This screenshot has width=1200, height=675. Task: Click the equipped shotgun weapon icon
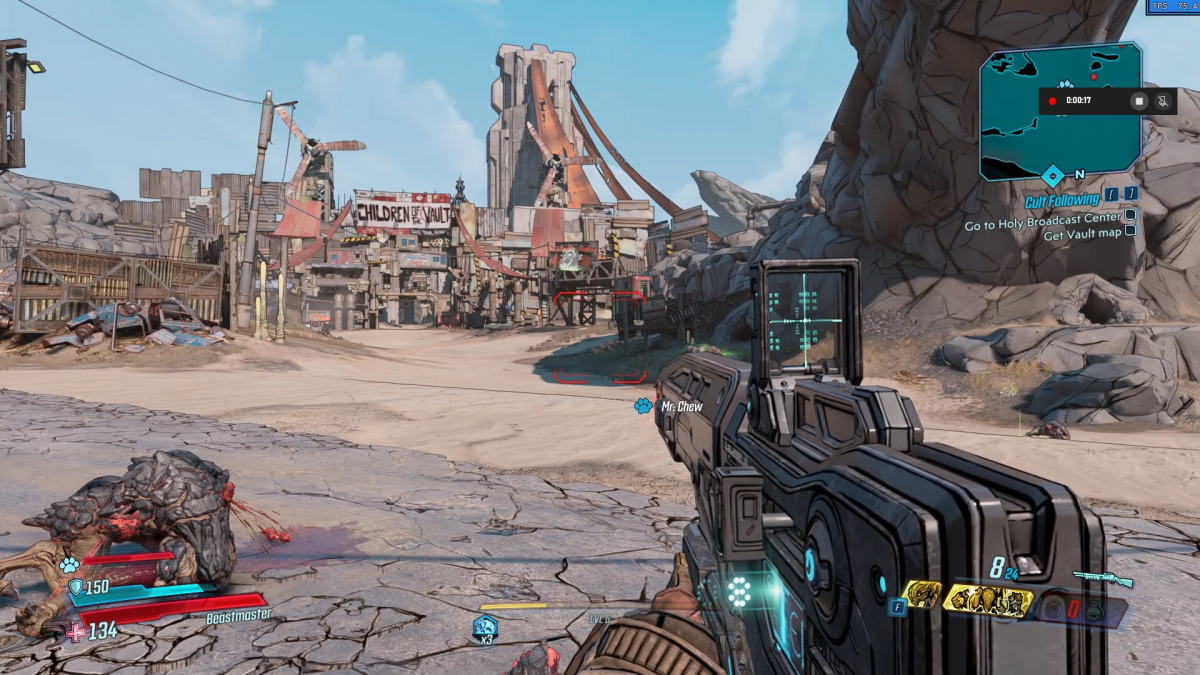click(x=1103, y=578)
